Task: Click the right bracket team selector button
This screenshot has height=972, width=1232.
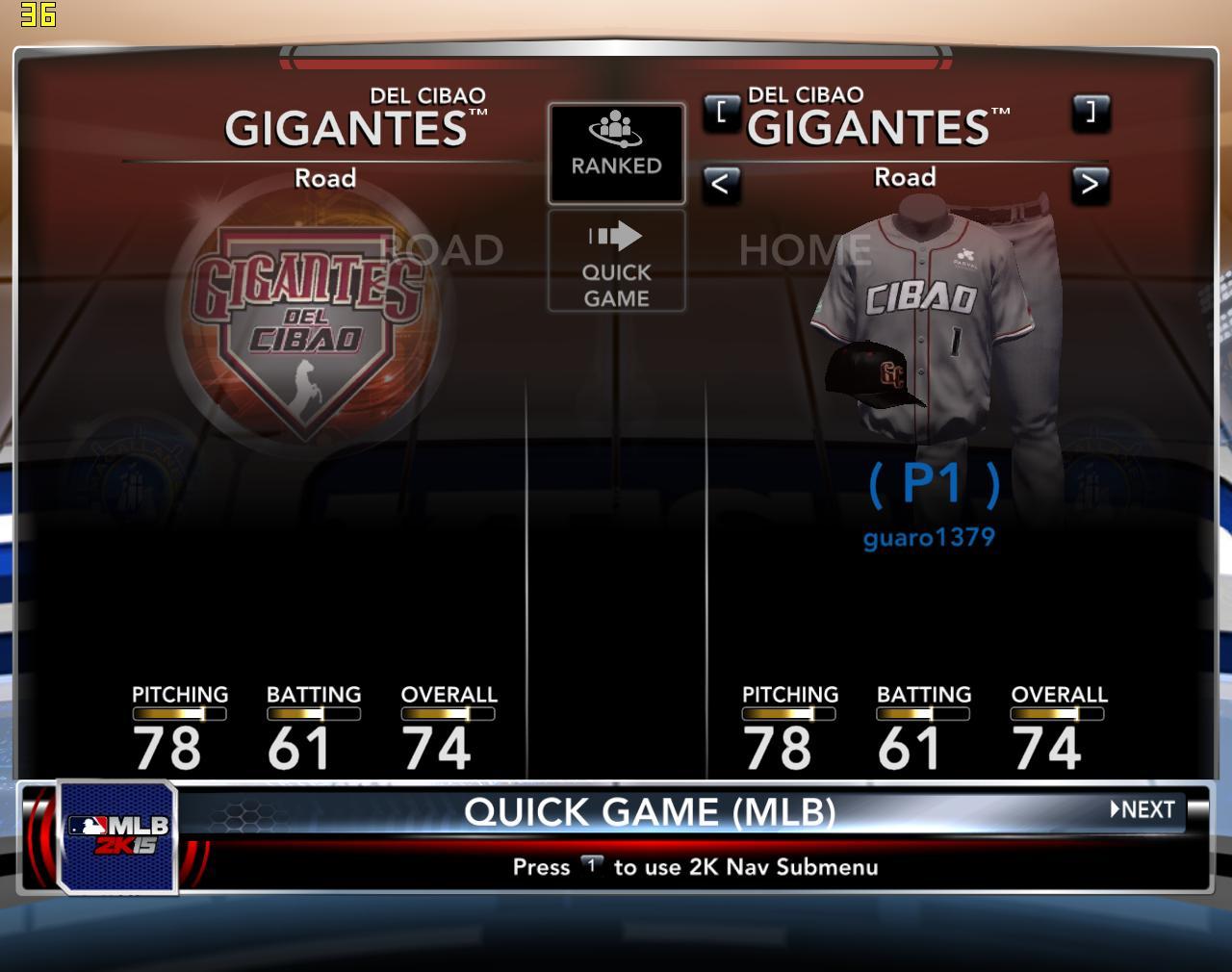Action: coord(1090,113)
